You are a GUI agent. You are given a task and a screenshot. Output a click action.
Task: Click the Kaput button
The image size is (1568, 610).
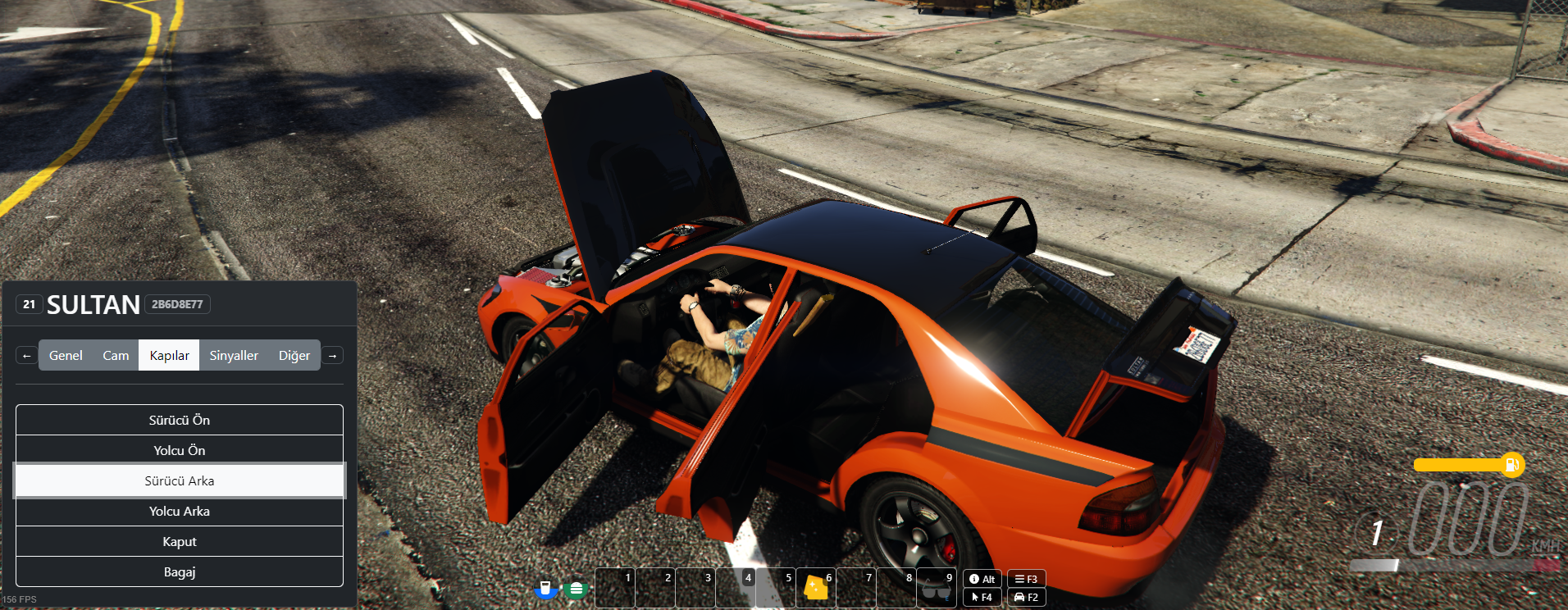coord(180,540)
